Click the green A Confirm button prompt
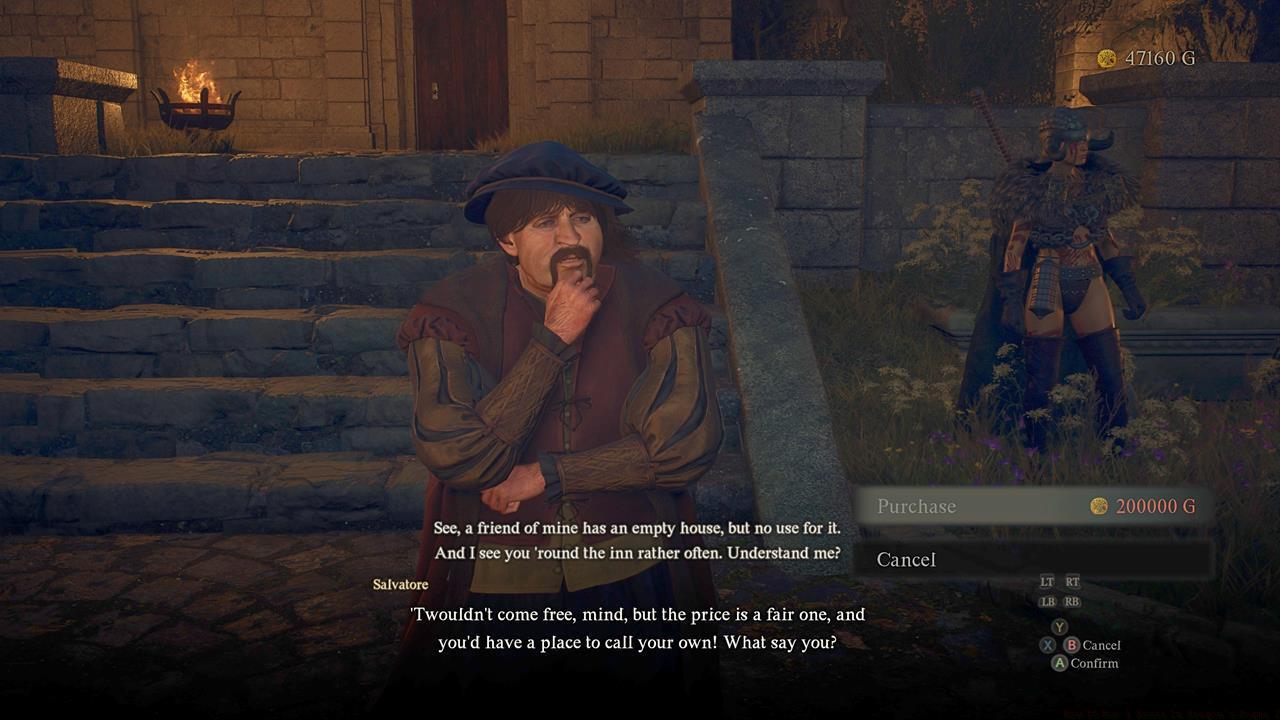The image size is (1280, 720). coord(1060,662)
